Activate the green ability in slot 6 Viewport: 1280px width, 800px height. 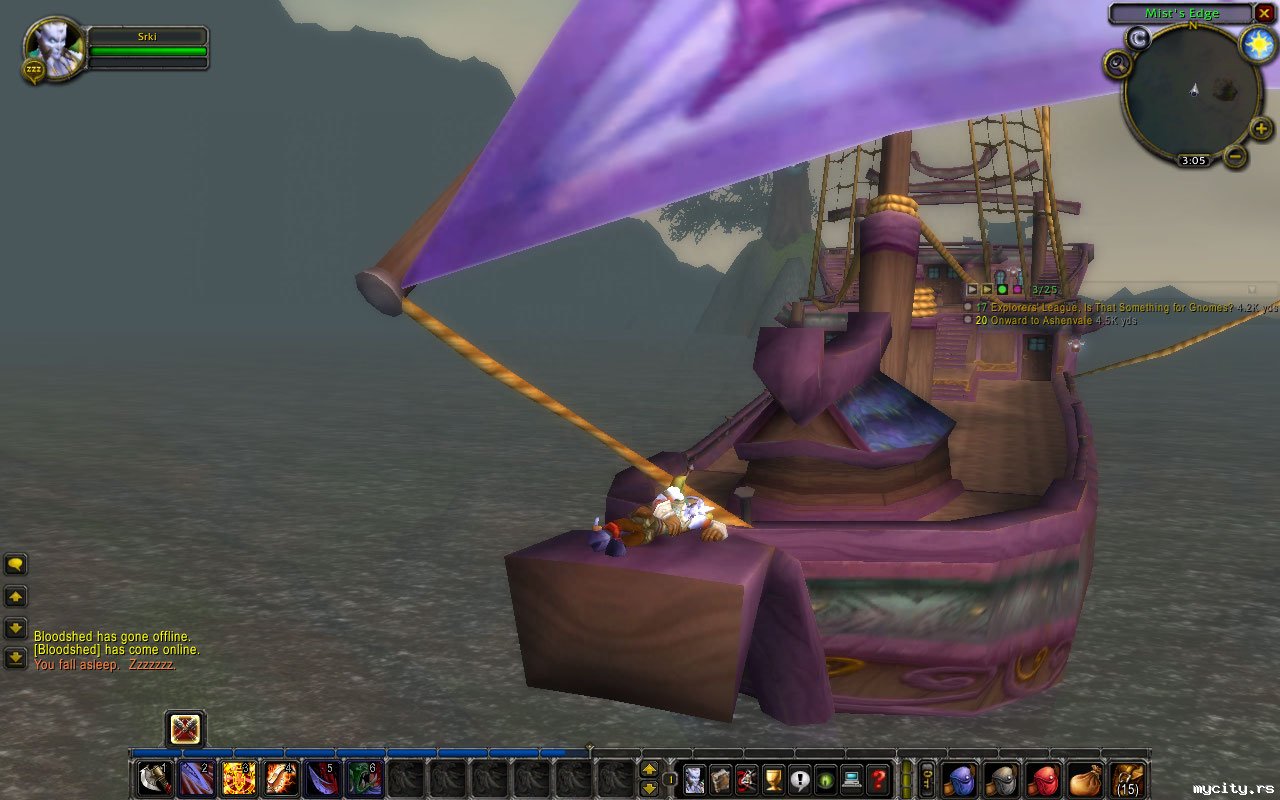tap(363, 778)
